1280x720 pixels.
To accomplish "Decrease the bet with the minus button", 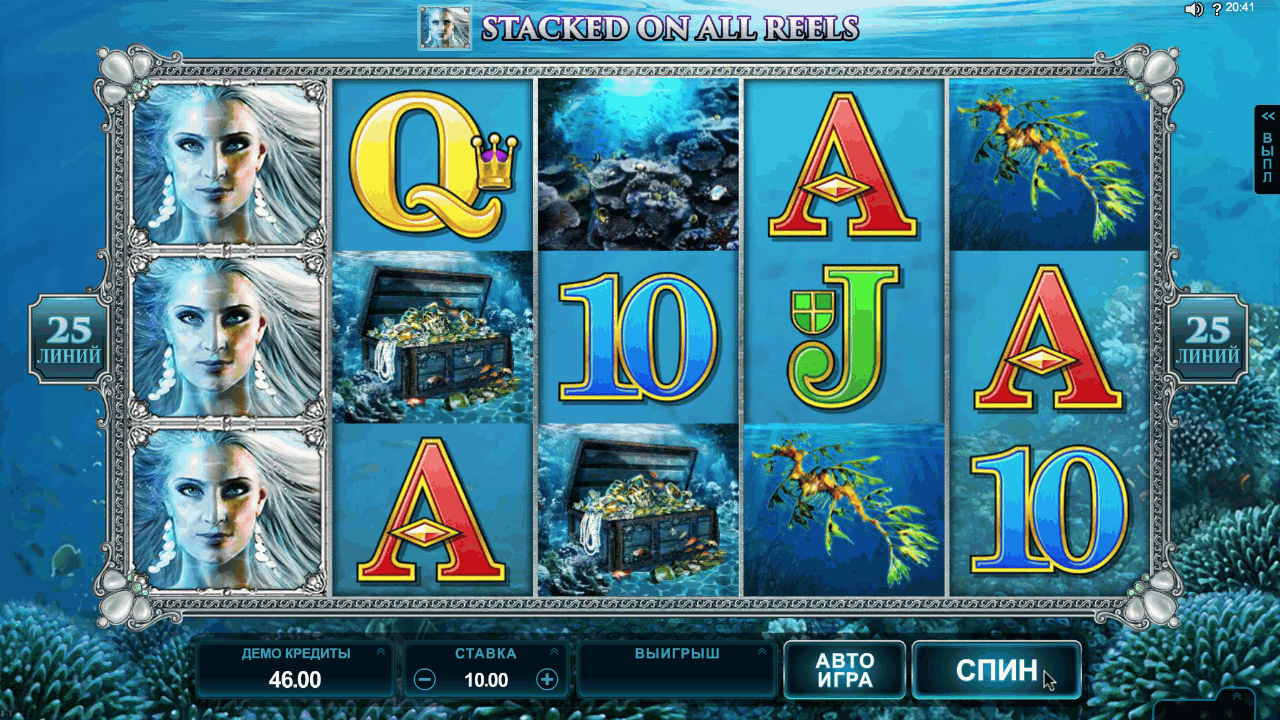I will pyautogui.click(x=425, y=680).
